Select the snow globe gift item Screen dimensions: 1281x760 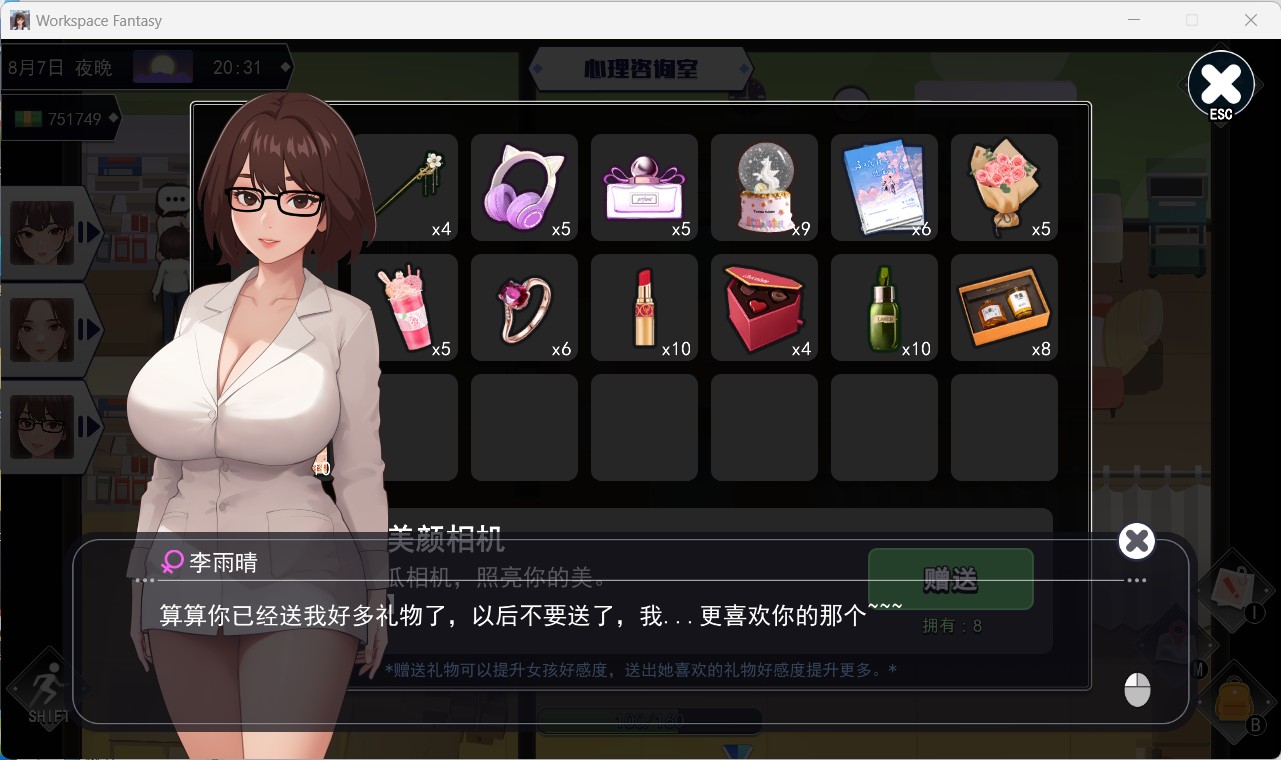[x=764, y=187]
